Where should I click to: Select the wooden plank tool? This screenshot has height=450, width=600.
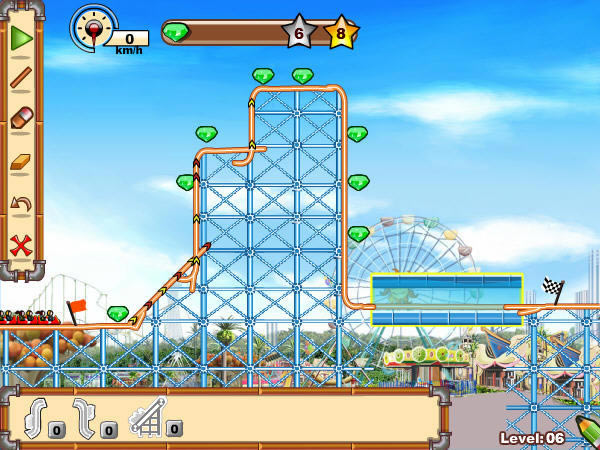21,162
